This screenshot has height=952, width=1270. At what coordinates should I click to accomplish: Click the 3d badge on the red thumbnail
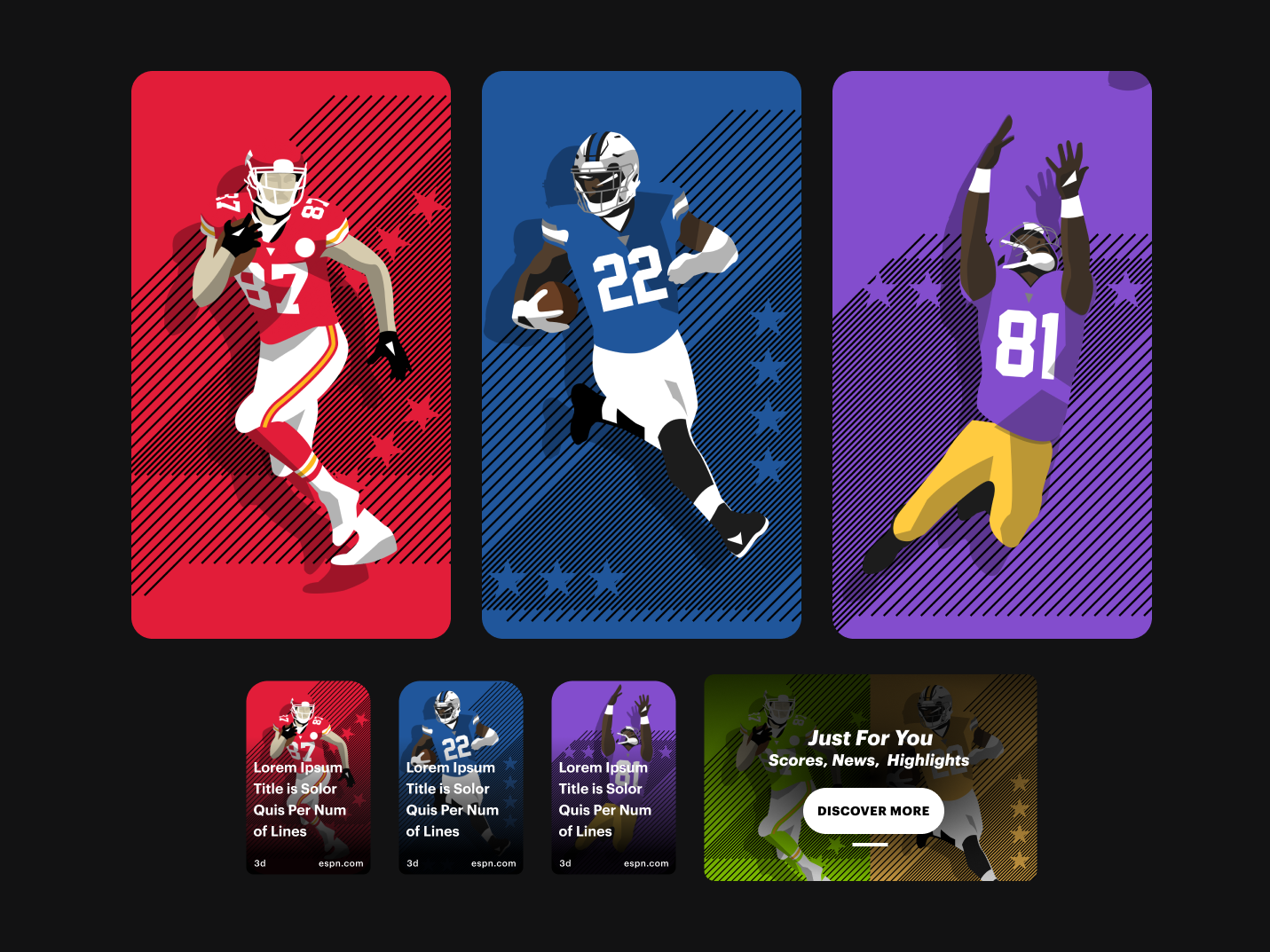coord(259,862)
